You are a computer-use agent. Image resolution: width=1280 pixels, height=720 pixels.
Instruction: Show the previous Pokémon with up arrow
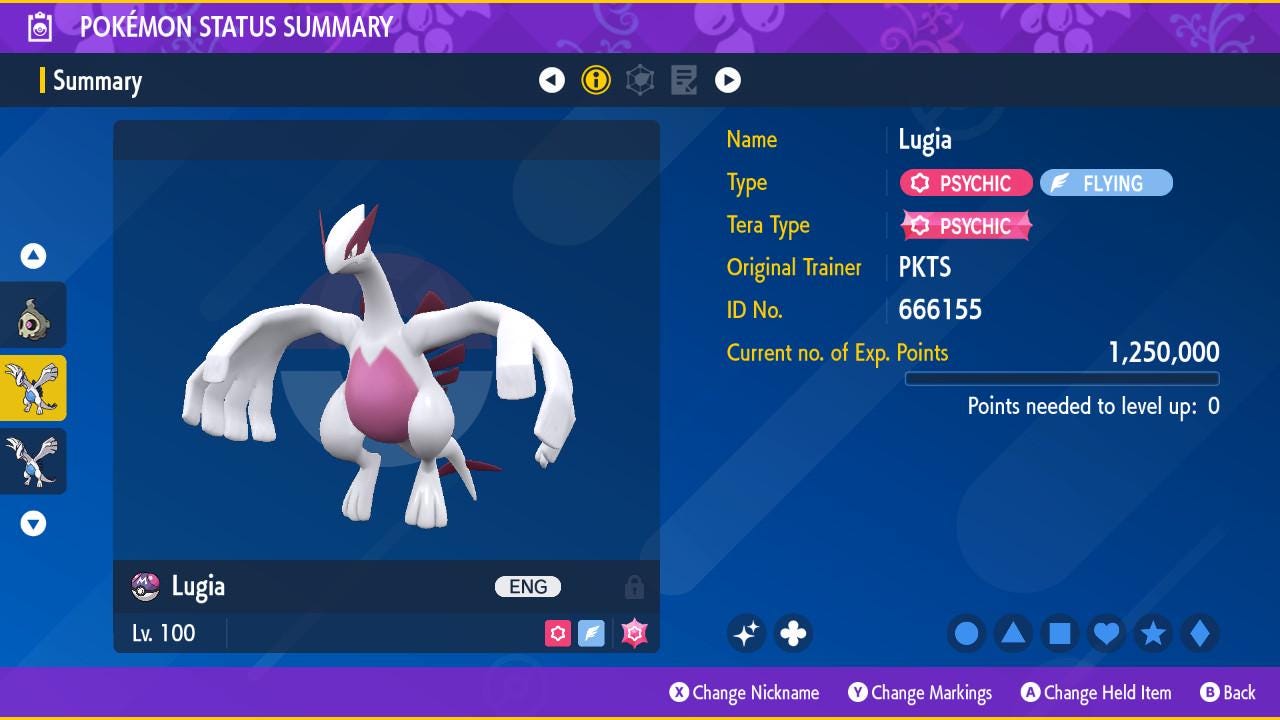tap(33, 256)
